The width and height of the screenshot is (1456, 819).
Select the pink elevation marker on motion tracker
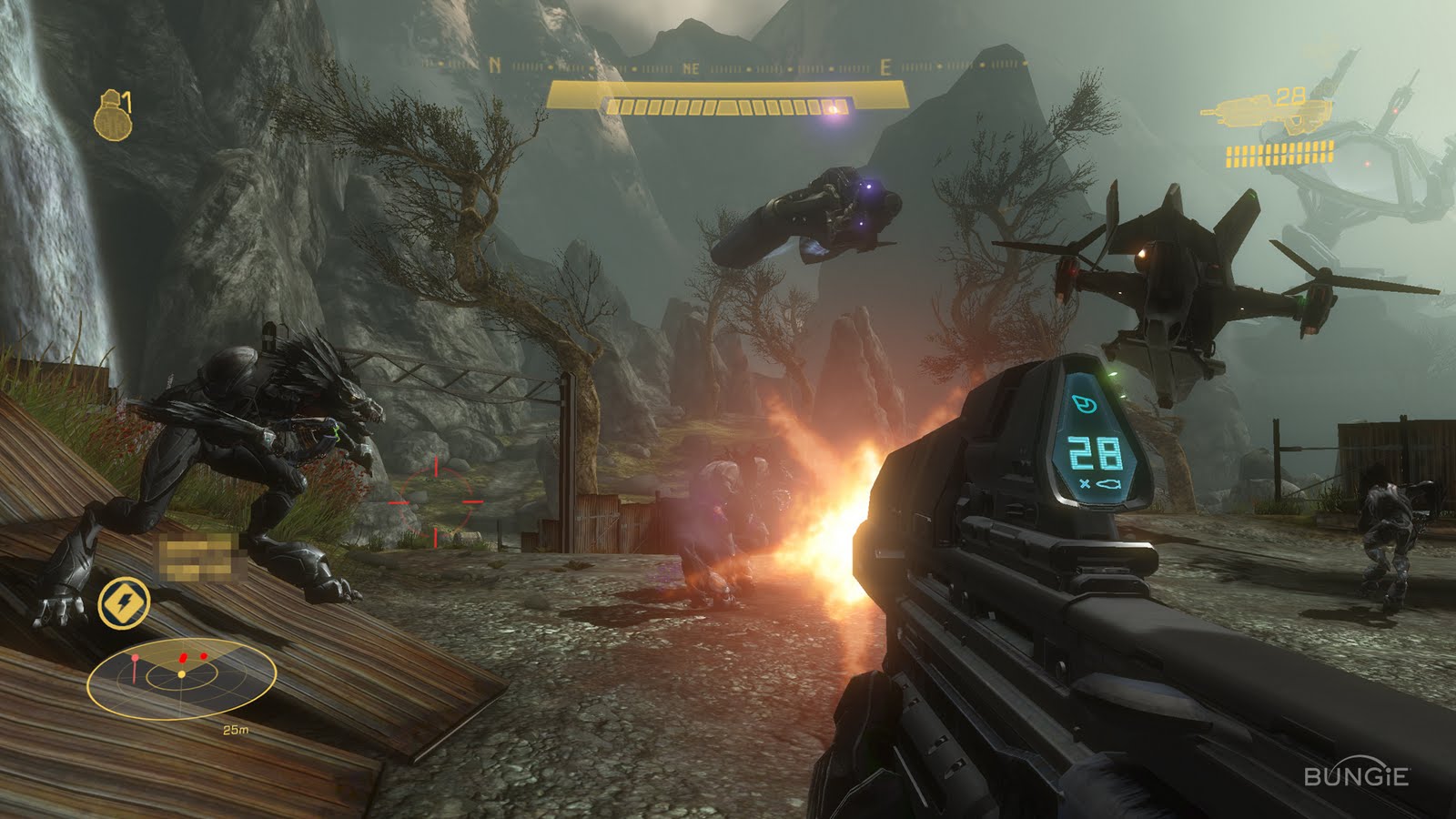coord(134,657)
